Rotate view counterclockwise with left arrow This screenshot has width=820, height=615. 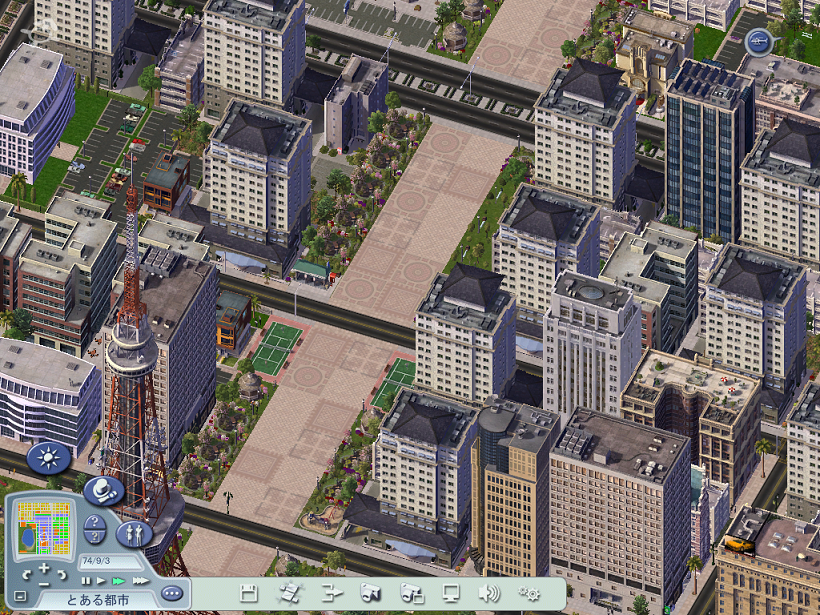(27, 576)
